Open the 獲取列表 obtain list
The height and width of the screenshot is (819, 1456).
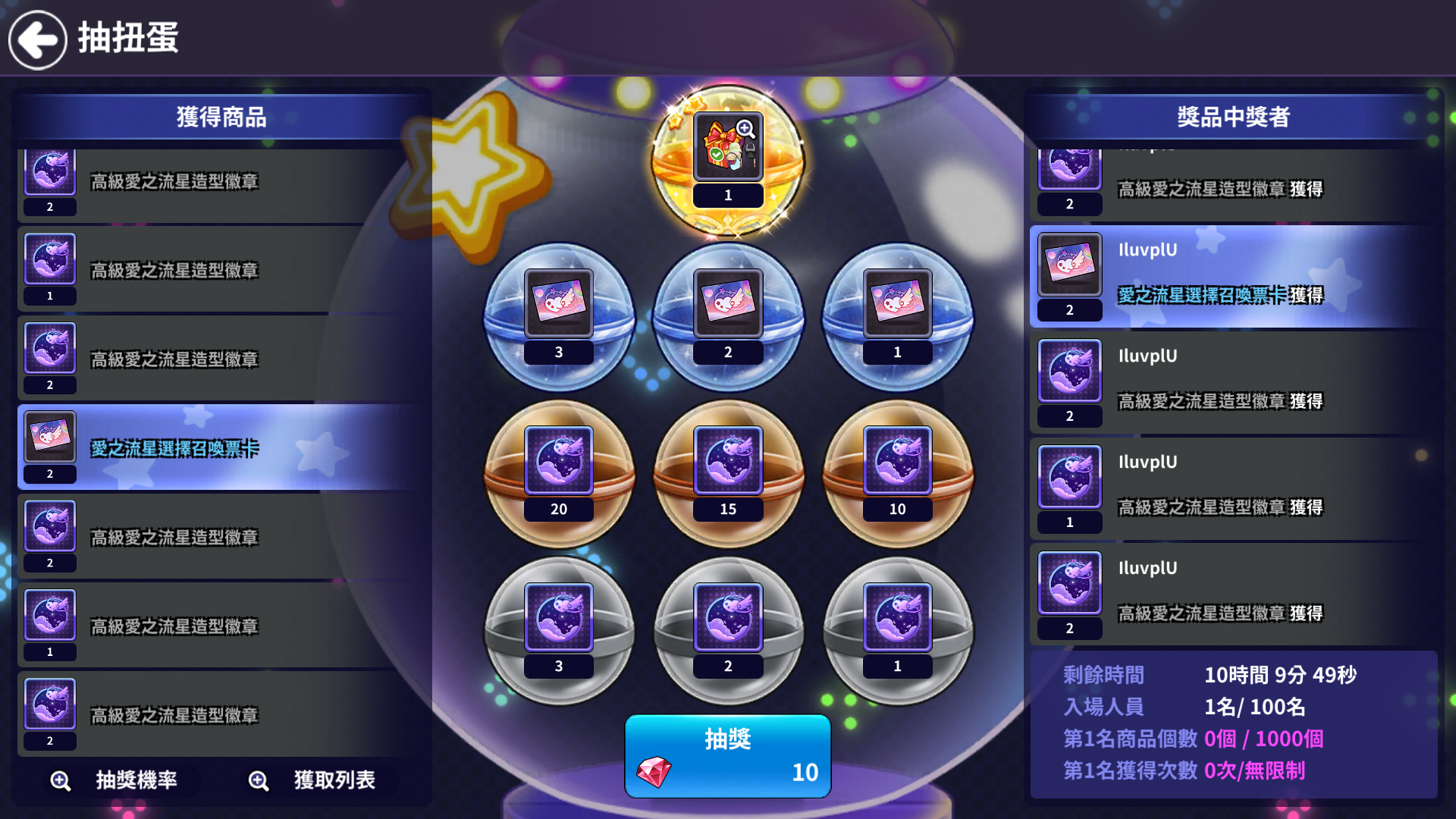(x=313, y=780)
